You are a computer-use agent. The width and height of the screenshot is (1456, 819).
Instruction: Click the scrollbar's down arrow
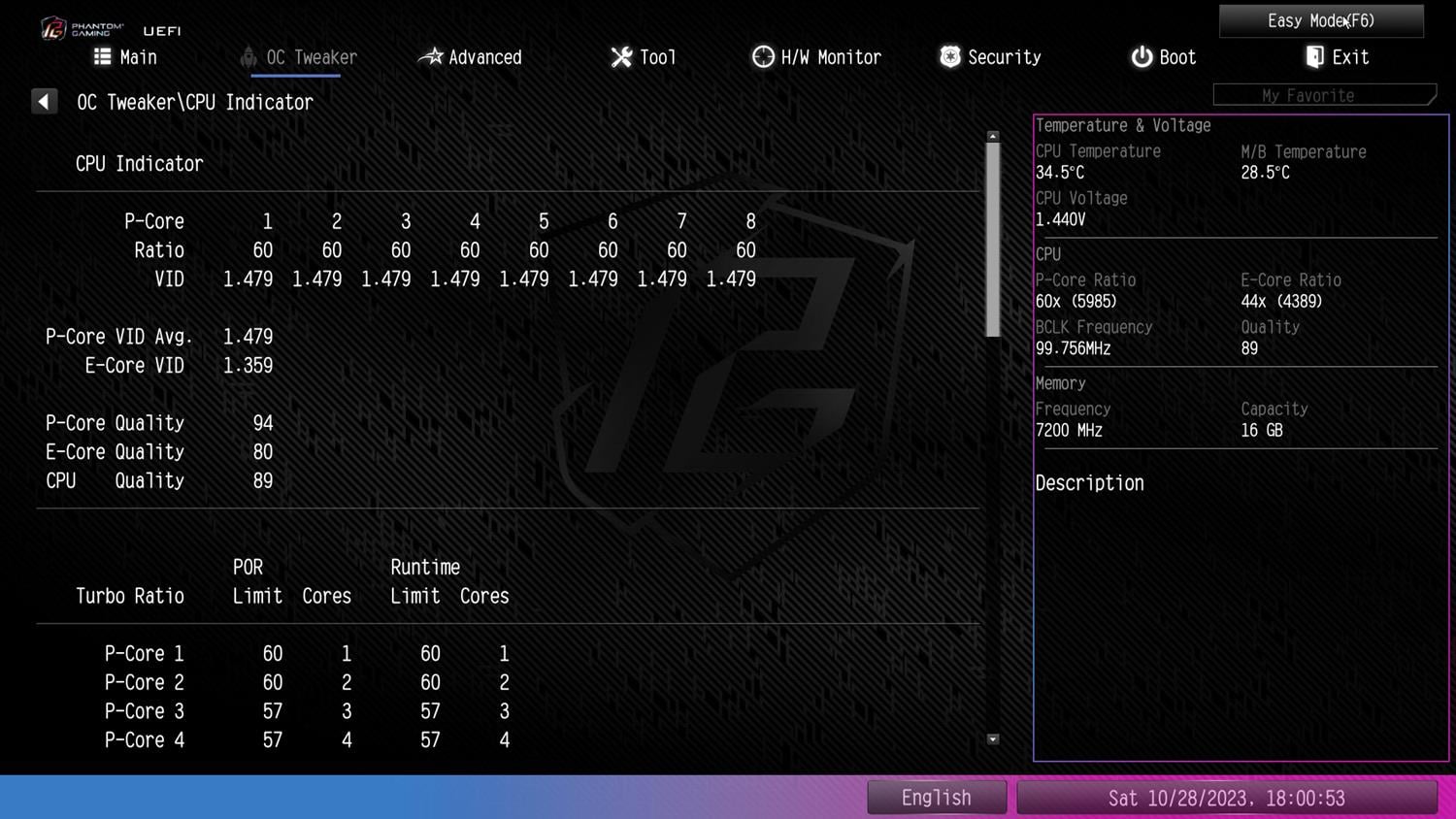pyautogui.click(x=993, y=739)
